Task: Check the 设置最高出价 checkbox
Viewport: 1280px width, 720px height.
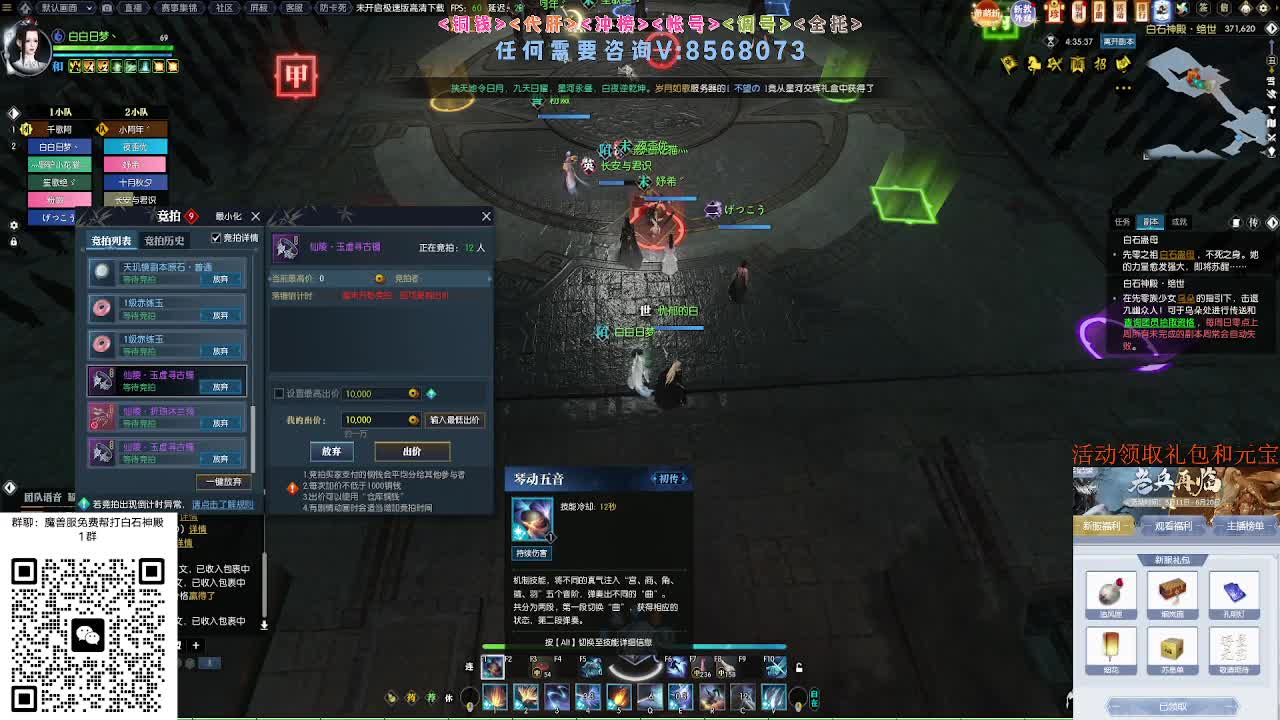Action: (277, 392)
